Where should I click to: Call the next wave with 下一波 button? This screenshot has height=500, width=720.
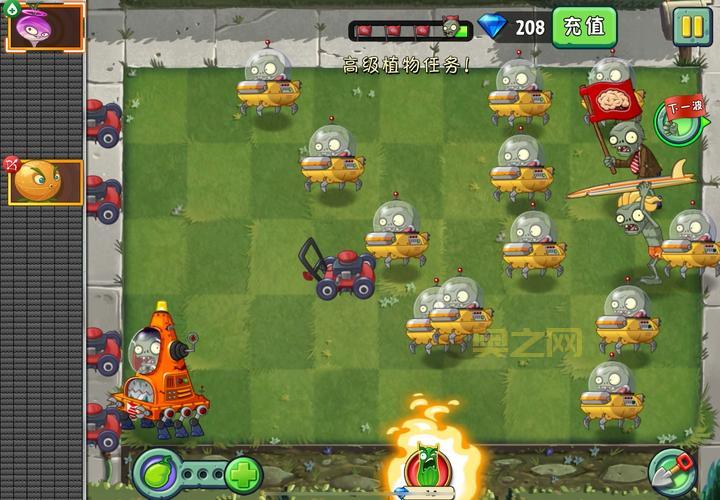point(679,119)
